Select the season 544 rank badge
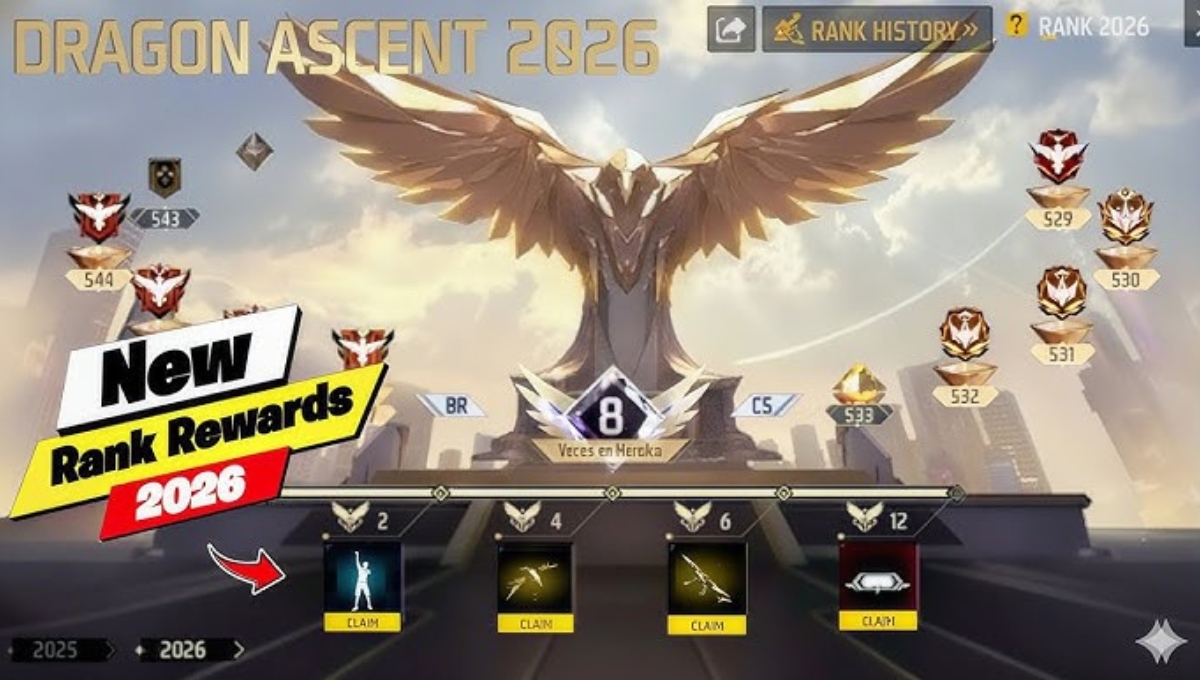 click(x=98, y=217)
